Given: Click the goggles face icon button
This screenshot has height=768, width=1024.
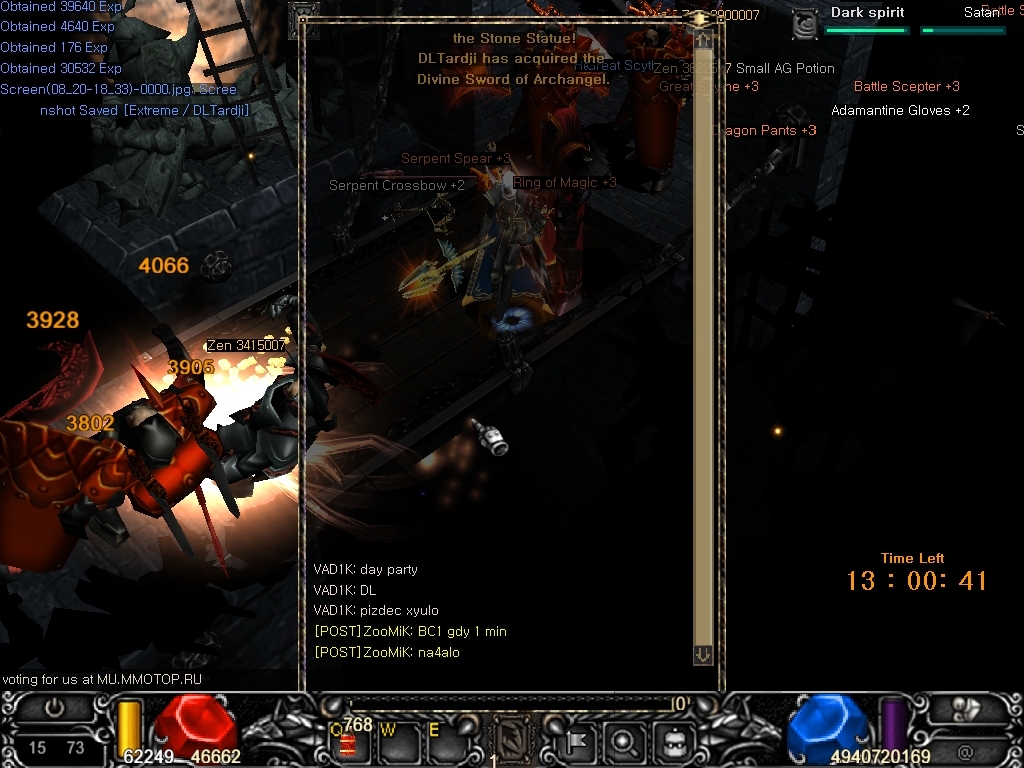Looking at the screenshot, I should (673, 741).
